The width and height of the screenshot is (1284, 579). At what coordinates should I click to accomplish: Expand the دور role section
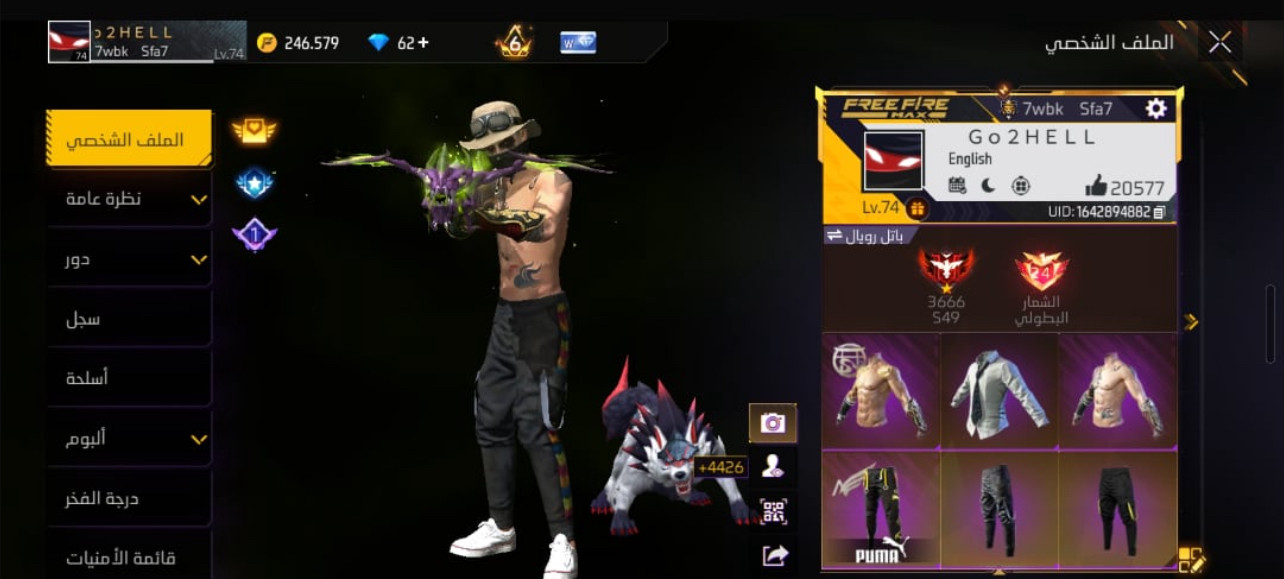pyautogui.click(x=129, y=259)
